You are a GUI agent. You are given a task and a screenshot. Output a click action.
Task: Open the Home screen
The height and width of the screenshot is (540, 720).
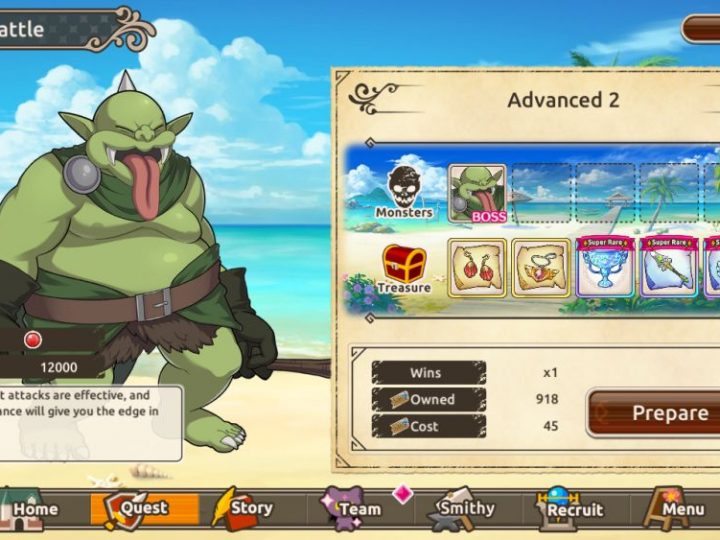(28, 508)
